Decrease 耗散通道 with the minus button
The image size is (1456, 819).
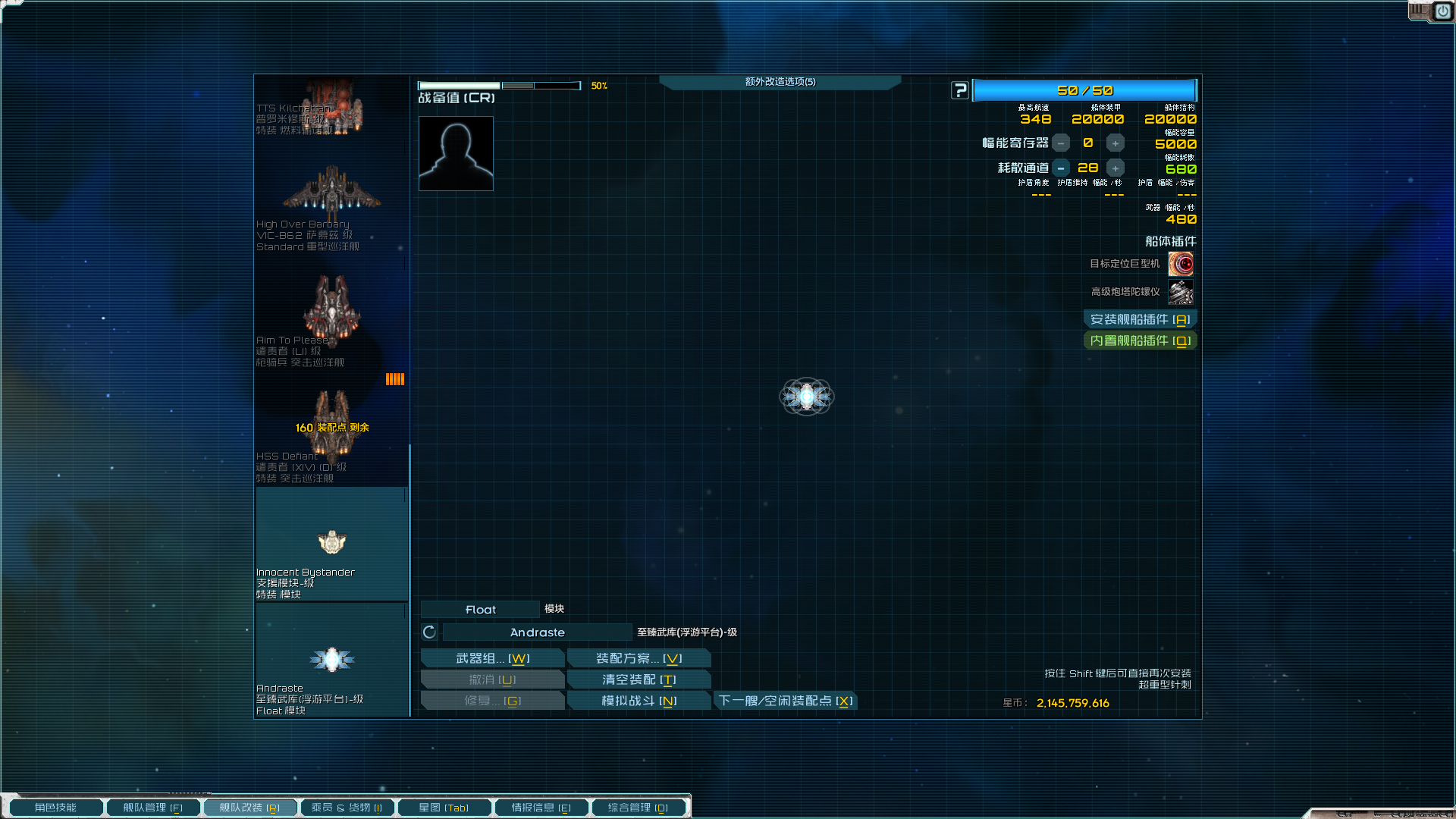[1061, 168]
